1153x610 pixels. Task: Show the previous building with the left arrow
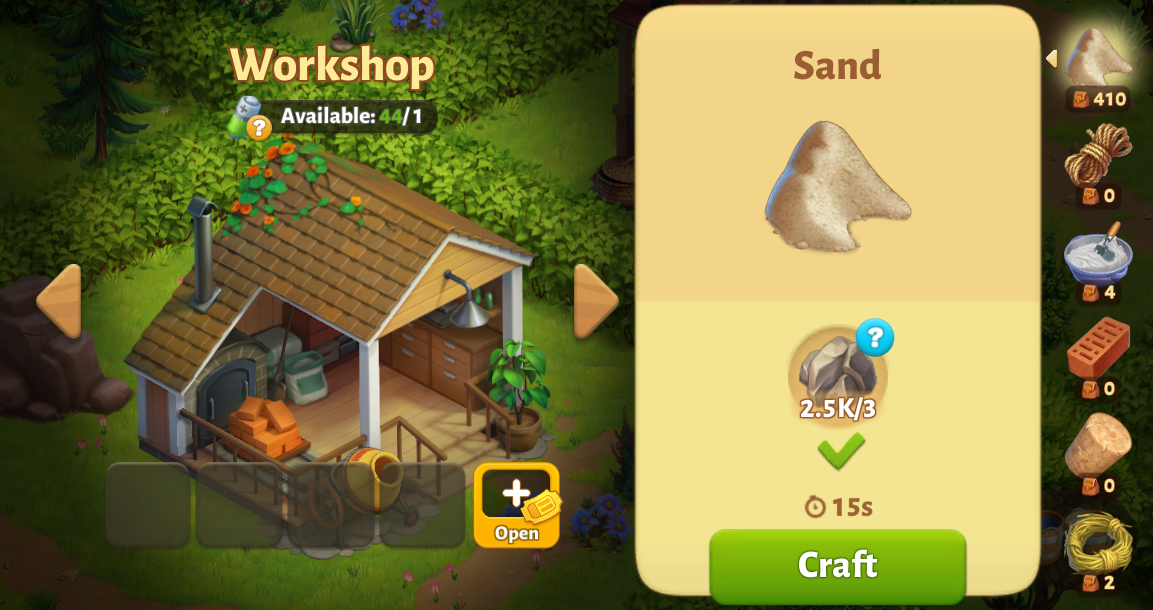click(59, 301)
